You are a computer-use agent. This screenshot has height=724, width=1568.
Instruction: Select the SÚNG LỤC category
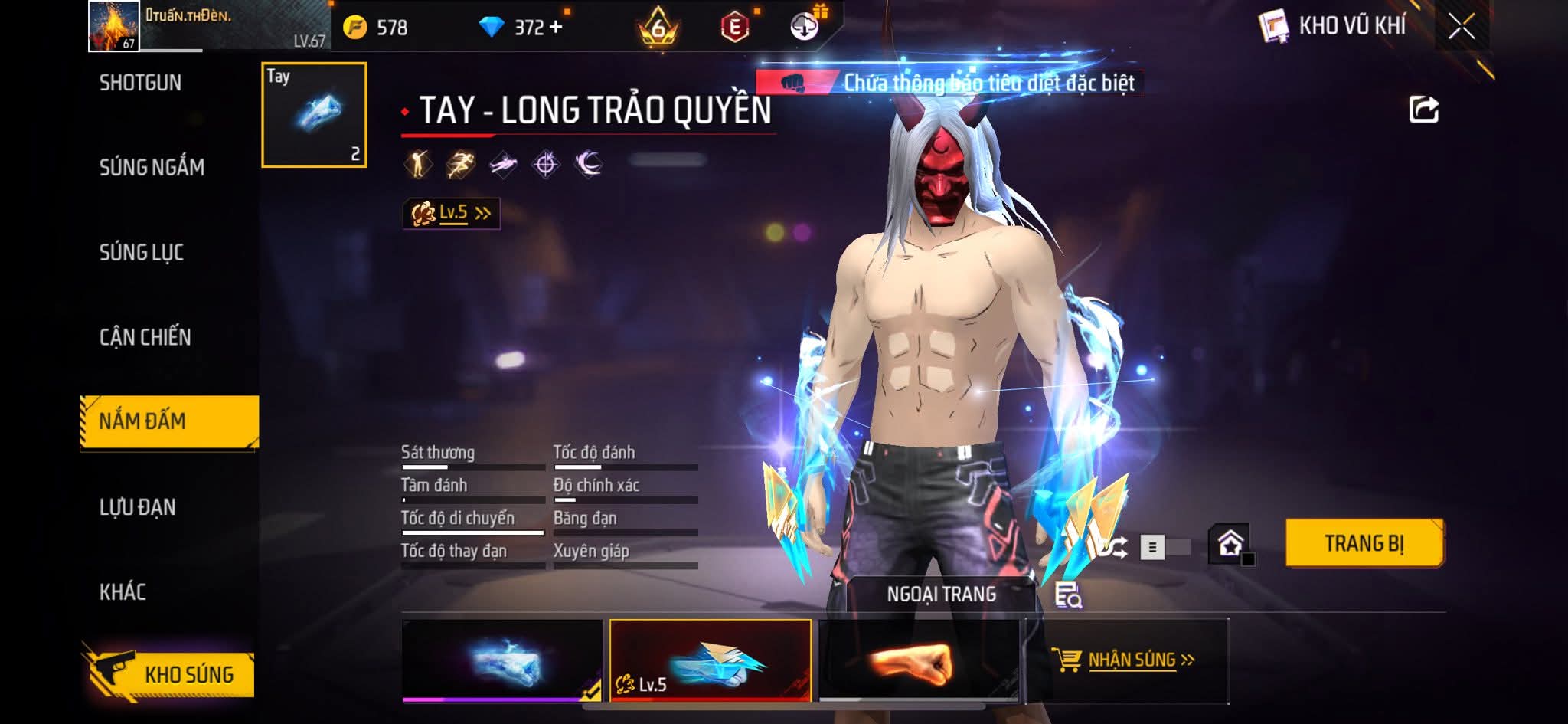pyautogui.click(x=142, y=252)
